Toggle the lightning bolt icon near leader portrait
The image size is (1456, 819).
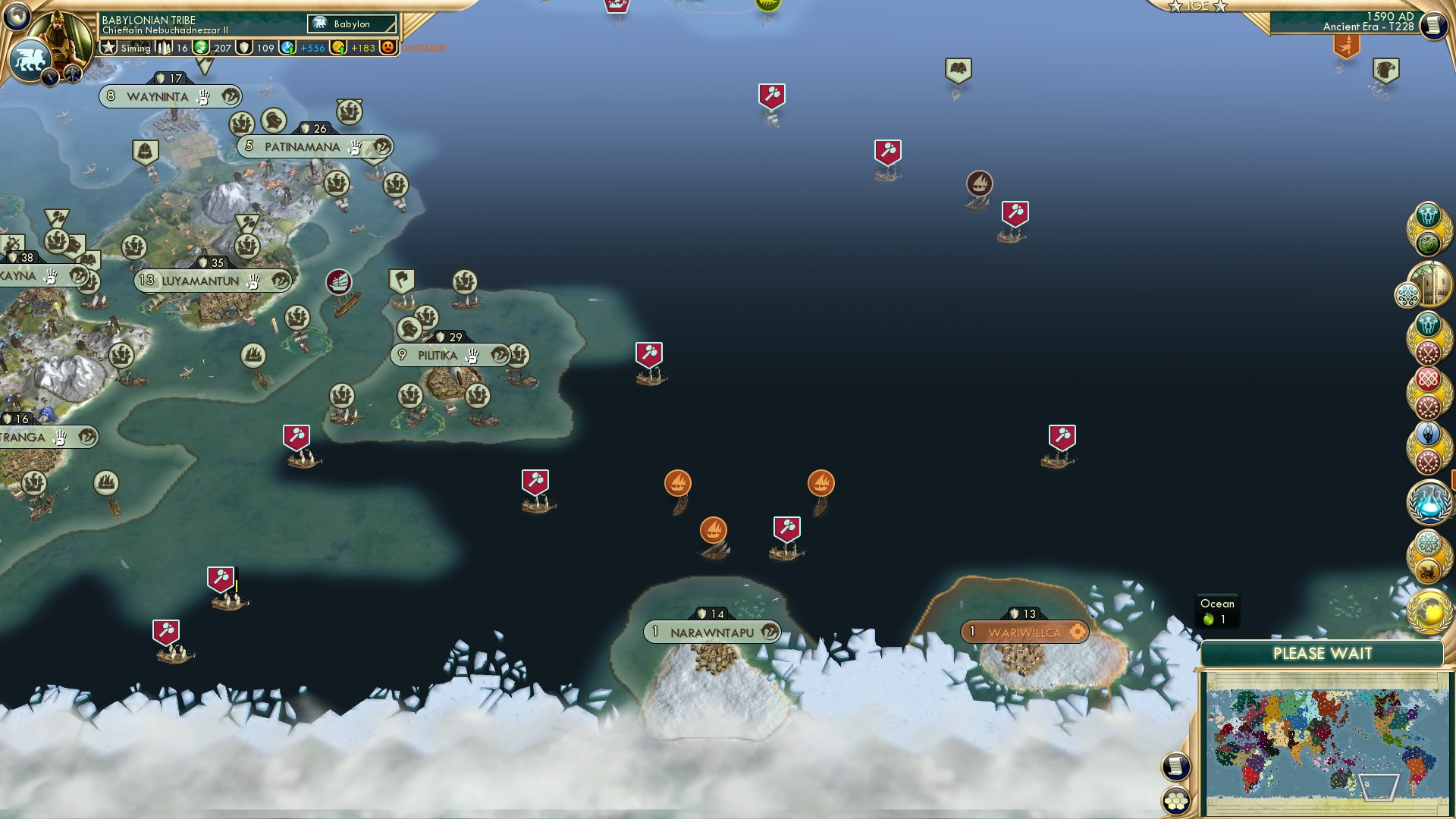click(x=49, y=76)
